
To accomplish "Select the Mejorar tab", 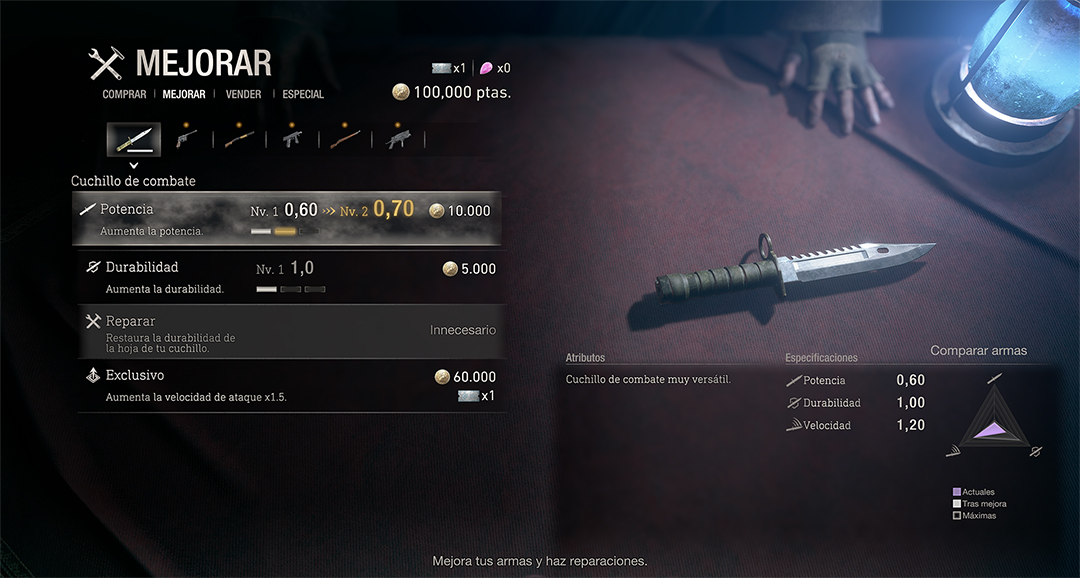I will click(x=184, y=95).
